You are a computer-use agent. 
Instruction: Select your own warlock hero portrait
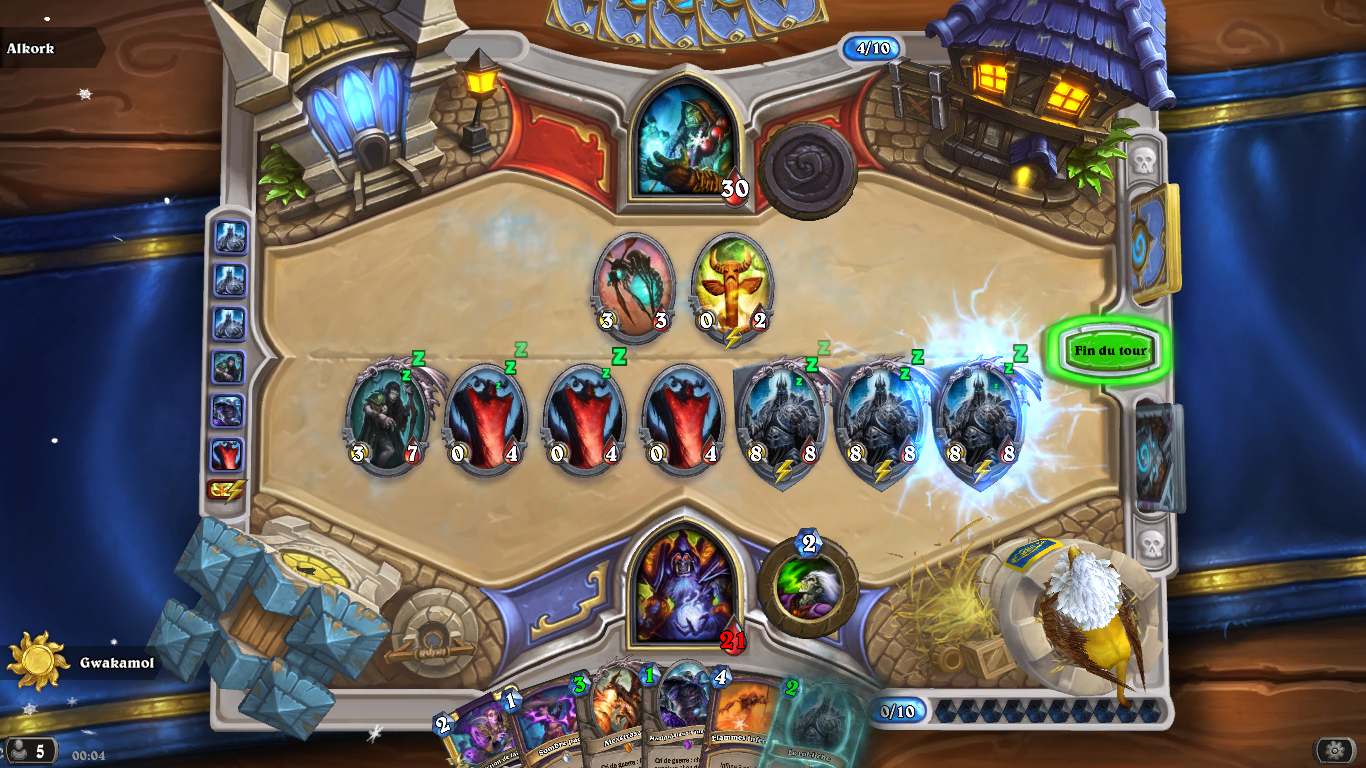point(685,586)
